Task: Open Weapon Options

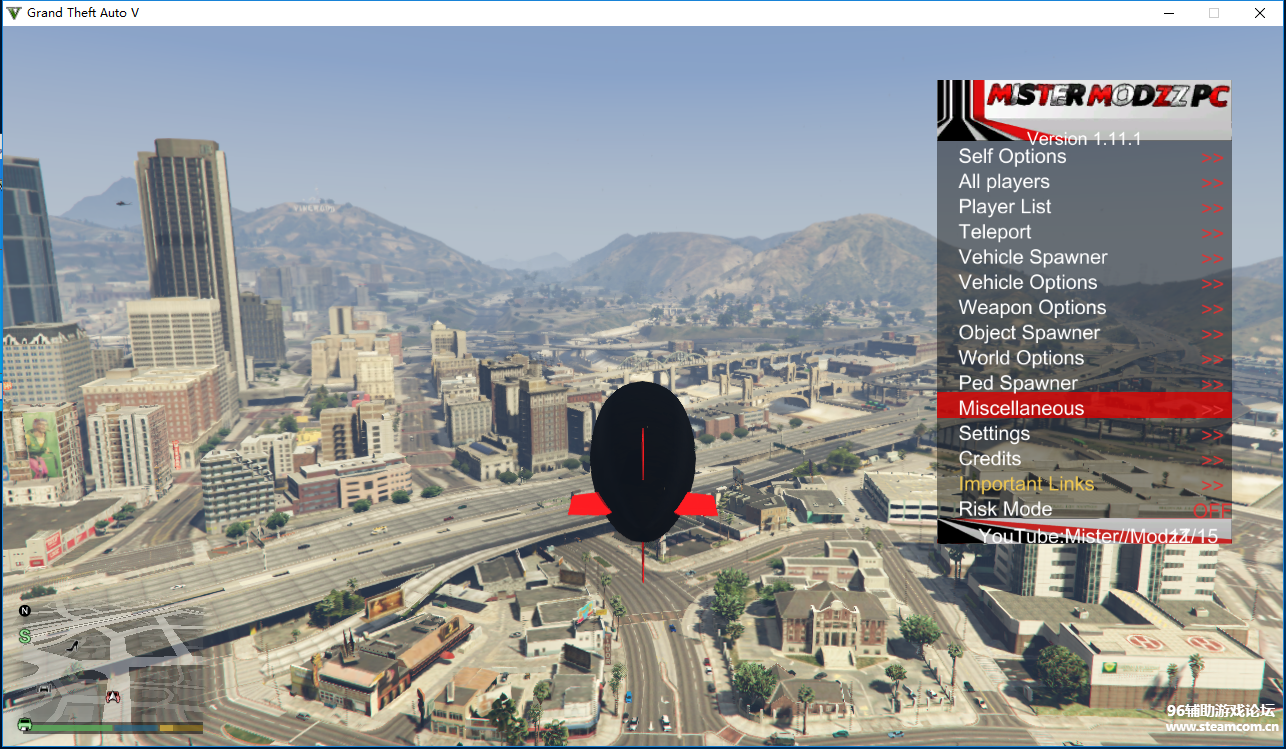Action: point(1032,308)
